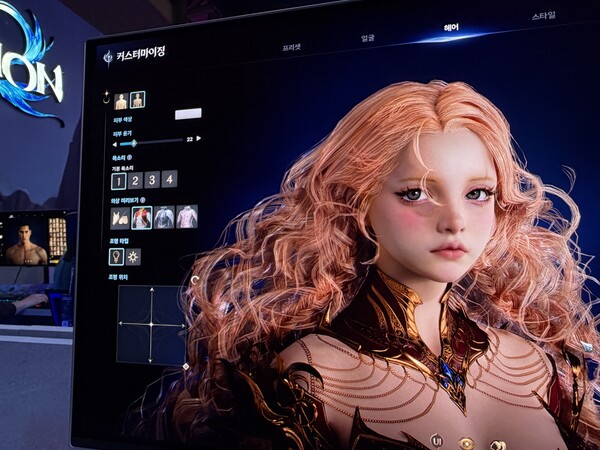Select the 헤어 (Hair) tab
This screenshot has height=450, width=600.
point(452,28)
